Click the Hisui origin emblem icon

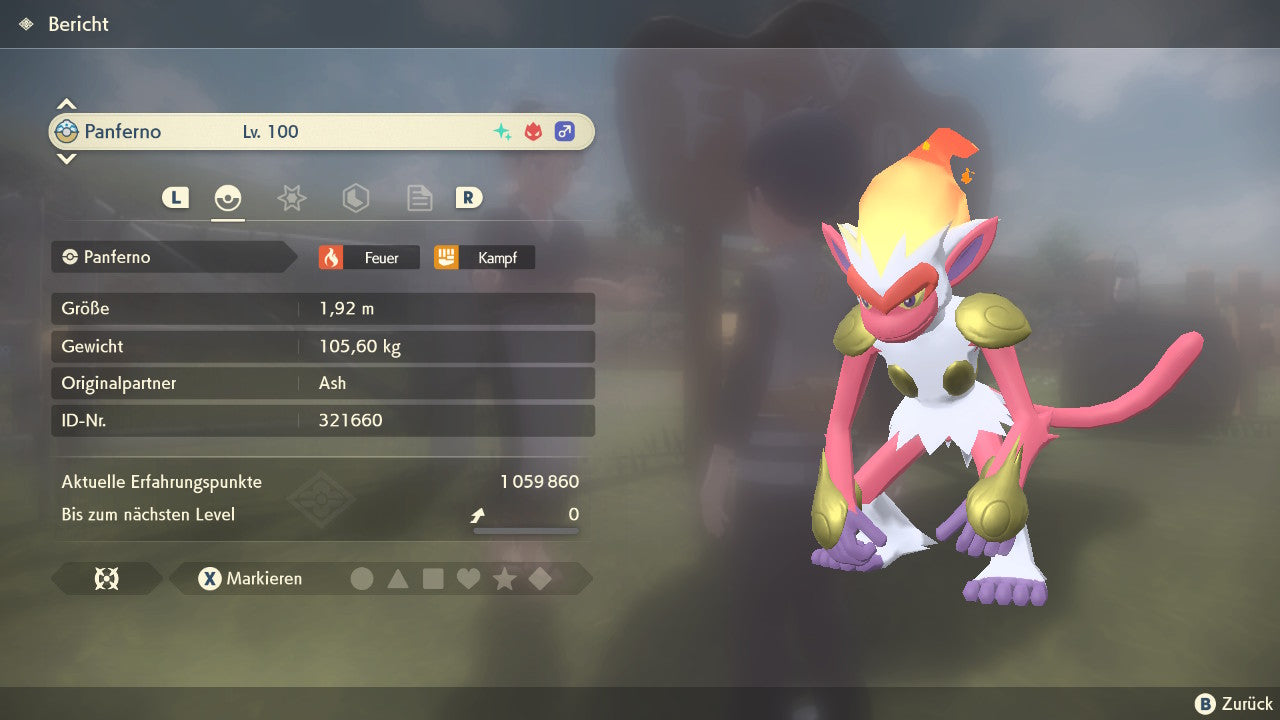click(106, 578)
